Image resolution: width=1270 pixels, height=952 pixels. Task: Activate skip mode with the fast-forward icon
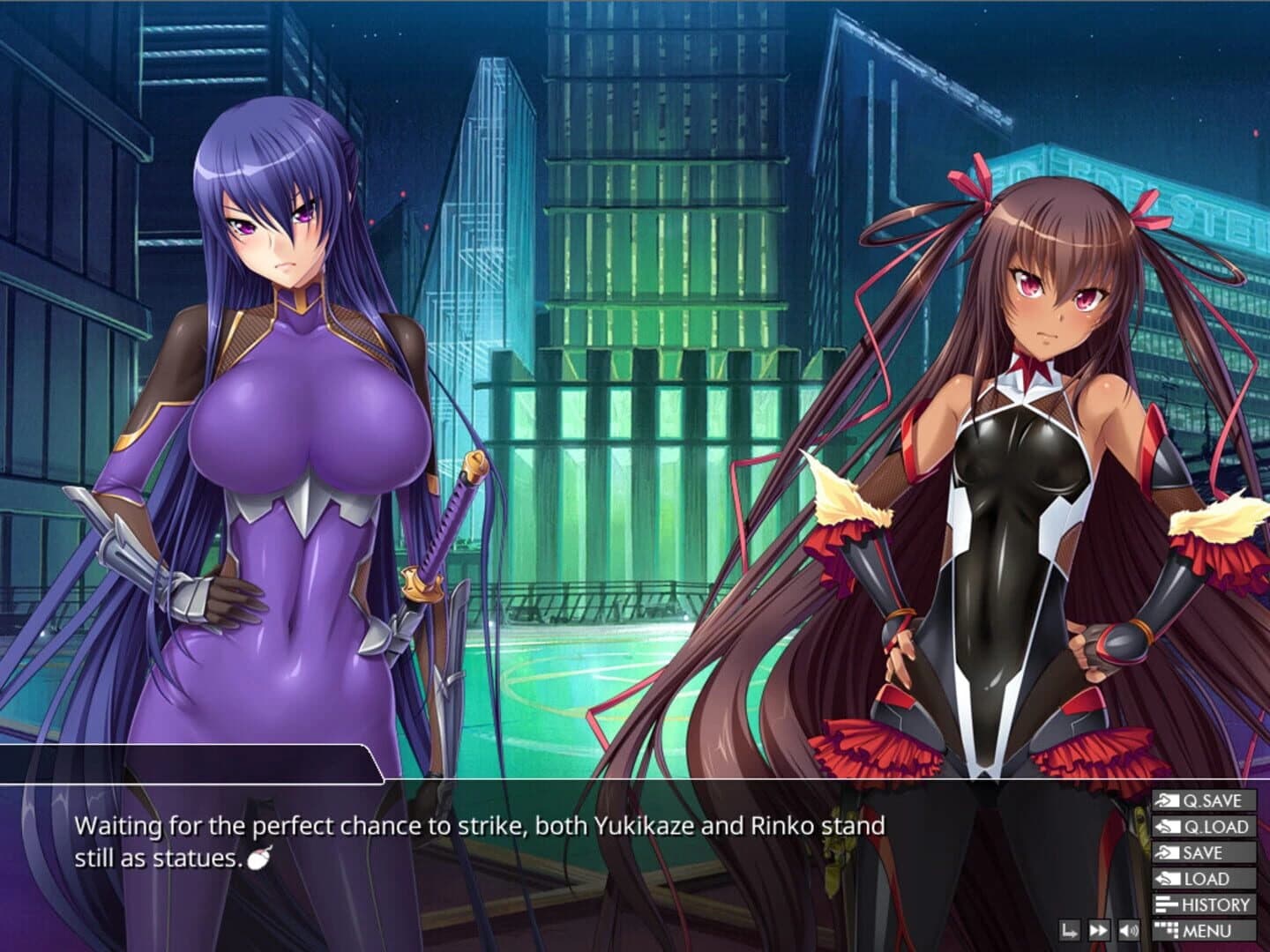pos(1098,929)
